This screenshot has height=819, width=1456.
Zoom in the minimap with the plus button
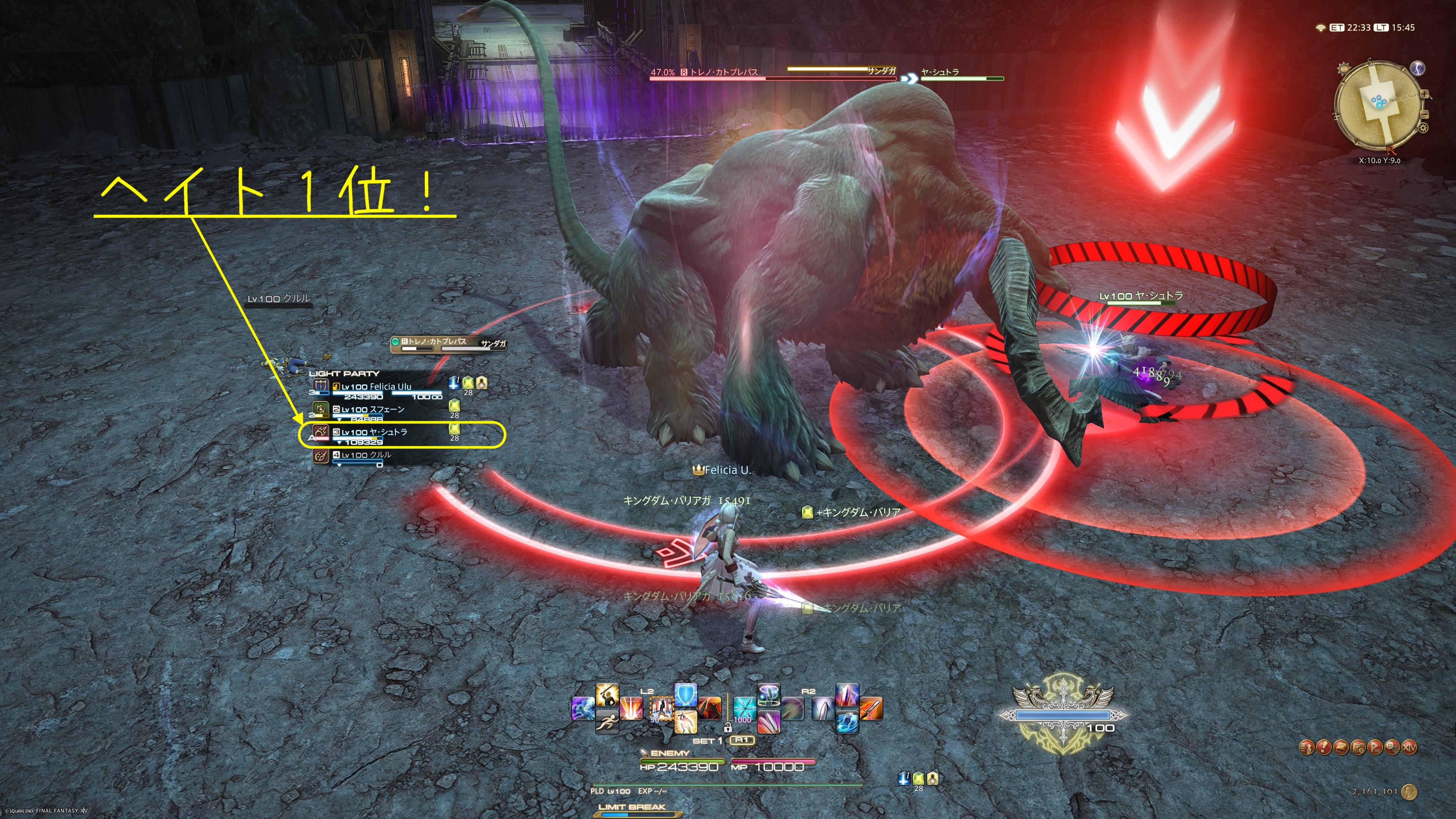tap(1425, 94)
